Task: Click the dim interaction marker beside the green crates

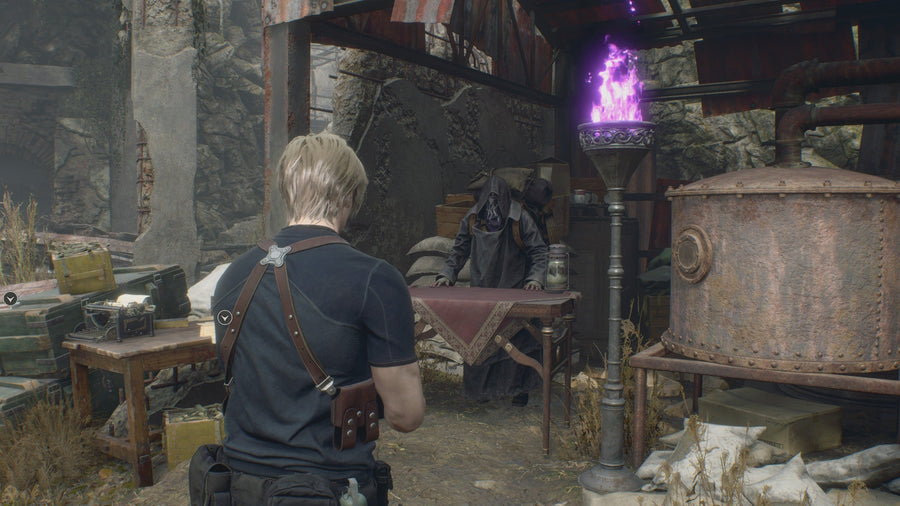Action: pos(10,297)
